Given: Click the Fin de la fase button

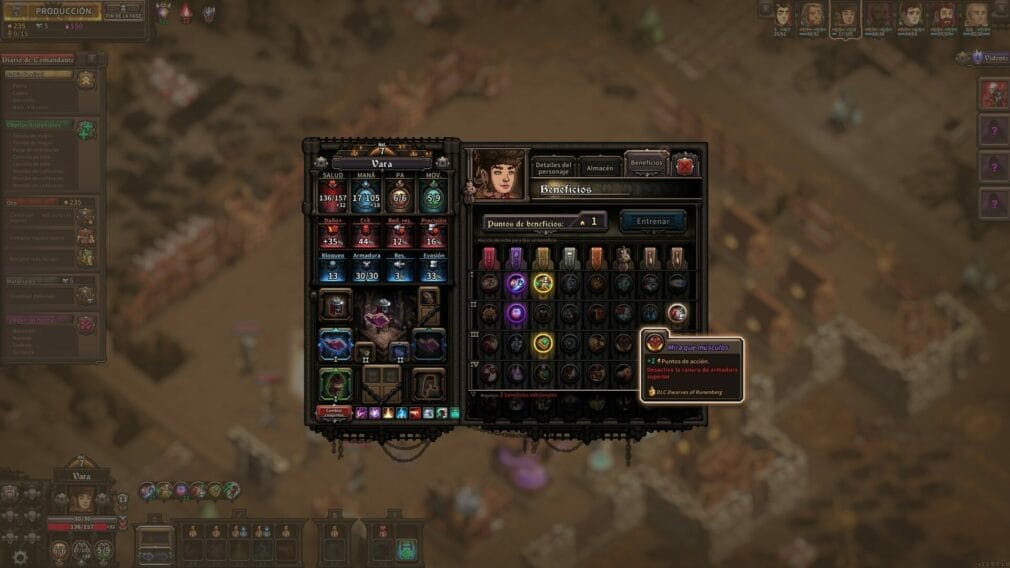Looking at the screenshot, I should tap(123, 14).
